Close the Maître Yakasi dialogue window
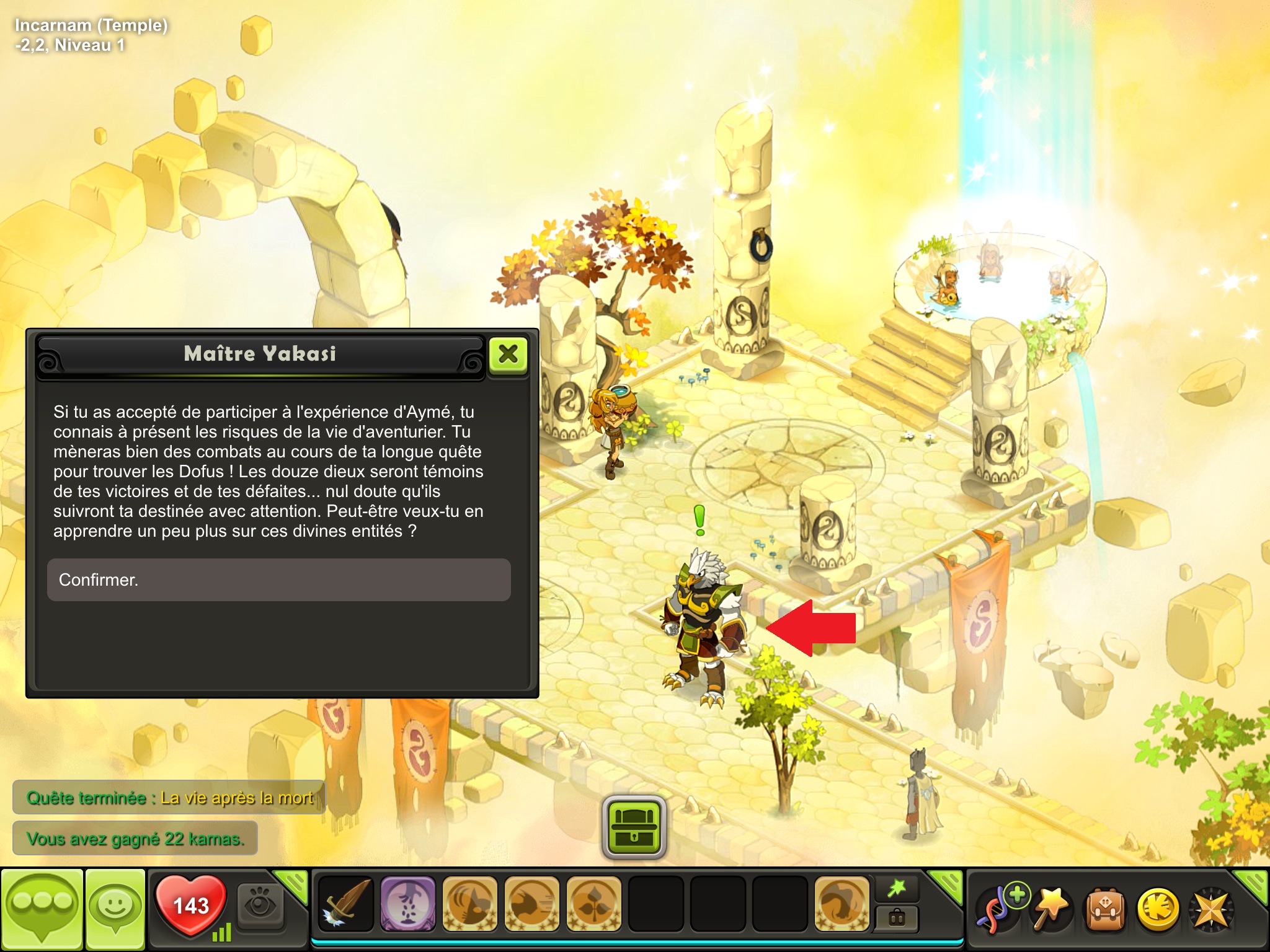 (508, 355)
